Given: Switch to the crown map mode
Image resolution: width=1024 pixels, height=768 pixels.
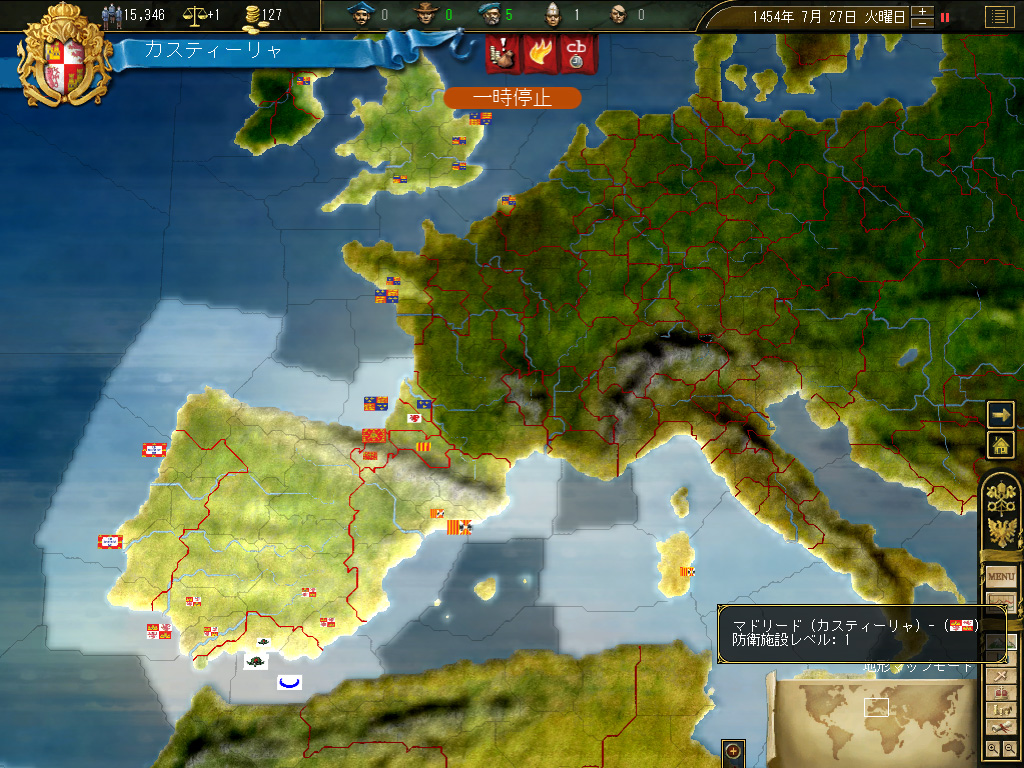Looking at the screenshot, I should click(1000, 693).
